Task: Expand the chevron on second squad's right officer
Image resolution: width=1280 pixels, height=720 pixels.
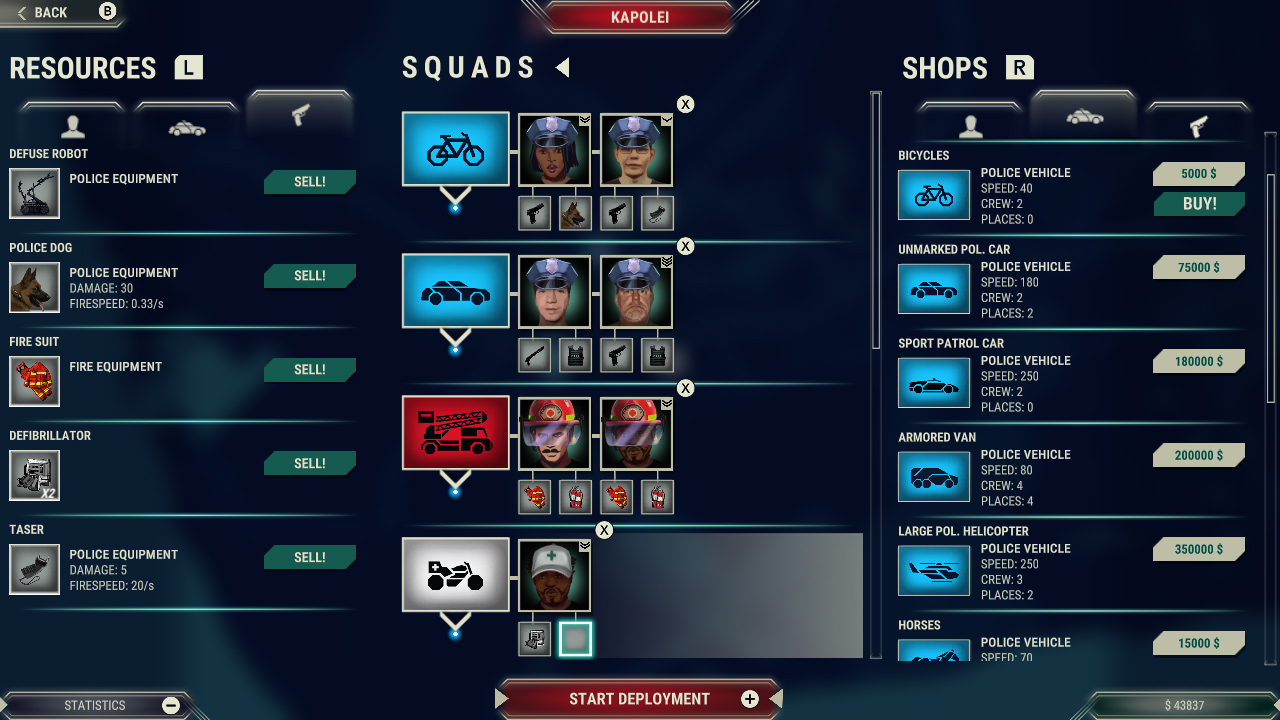Action: 666,262
